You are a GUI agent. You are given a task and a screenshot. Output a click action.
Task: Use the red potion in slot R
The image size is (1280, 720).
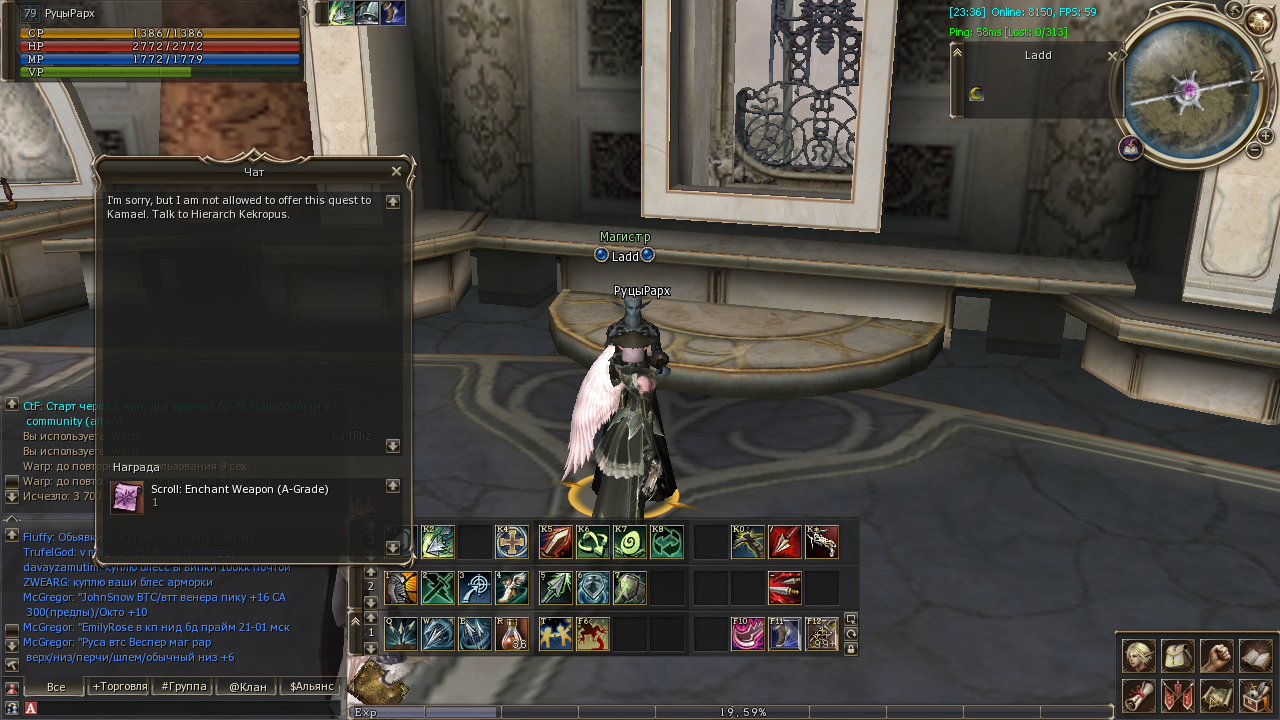coord(513,634)
